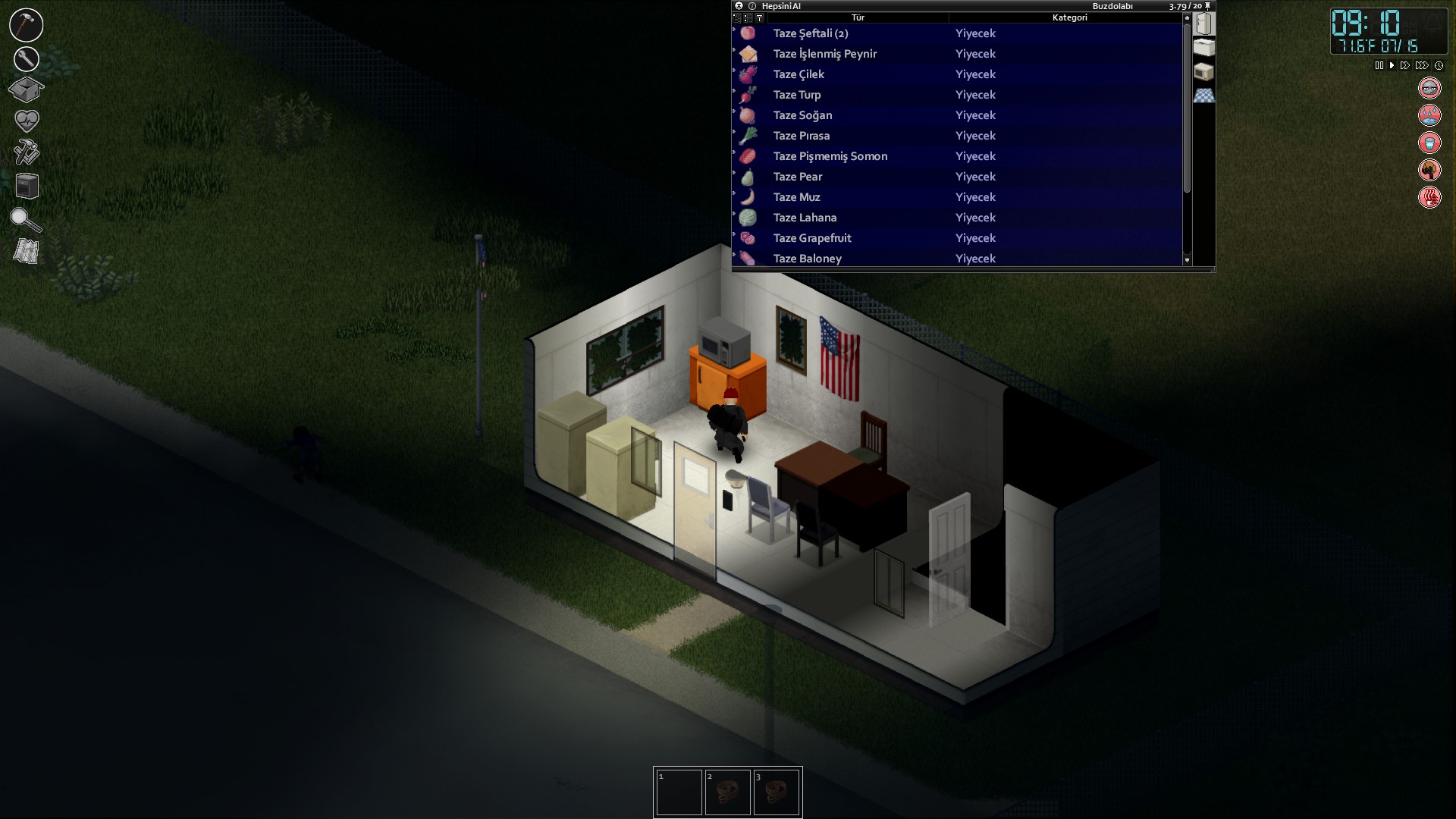Switch to the freezer container
The height and width of the screenshot is (819, 1456).
point(1203,47)
